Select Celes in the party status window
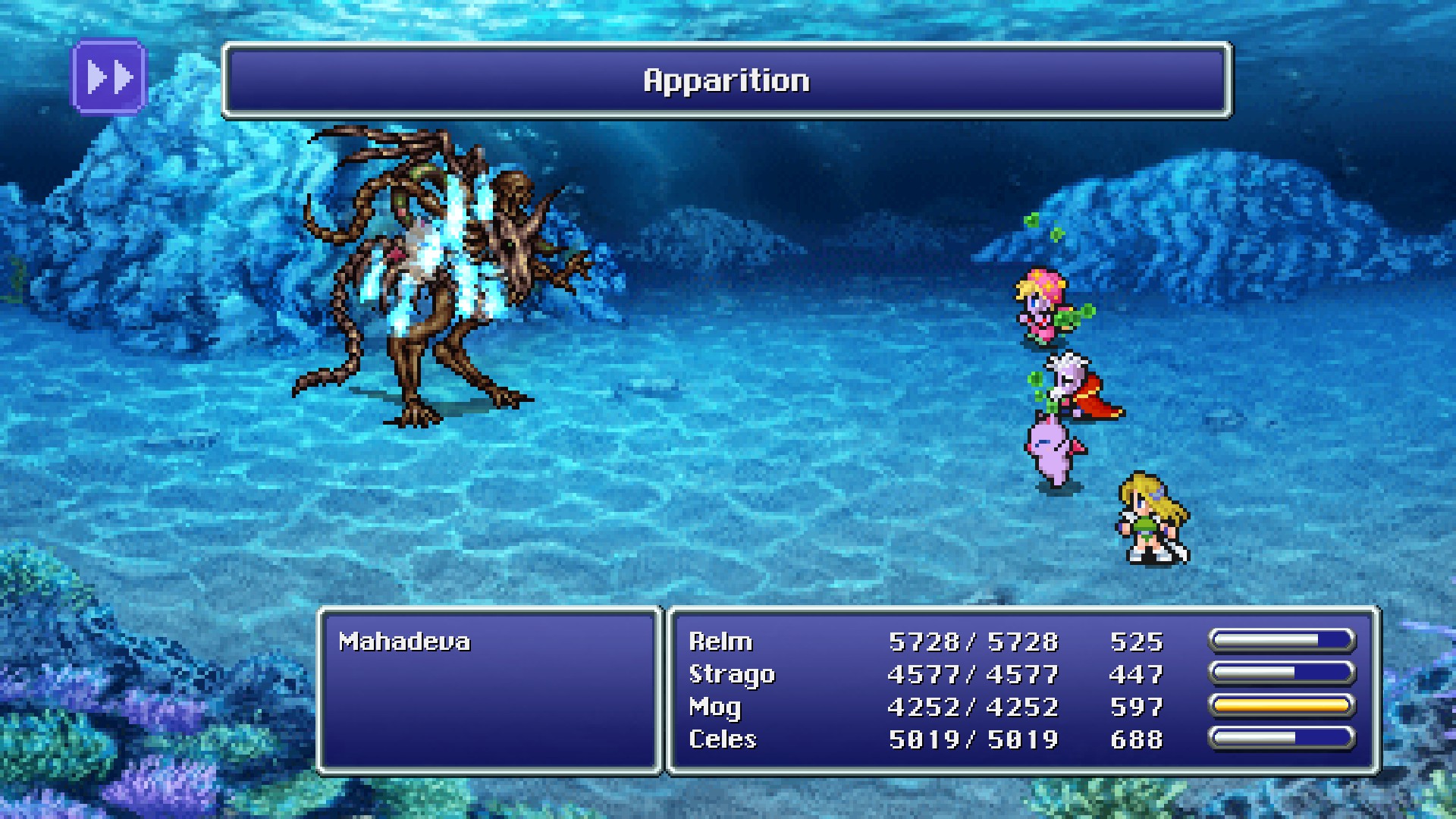1456x819 pixels. tap(723, 739)
